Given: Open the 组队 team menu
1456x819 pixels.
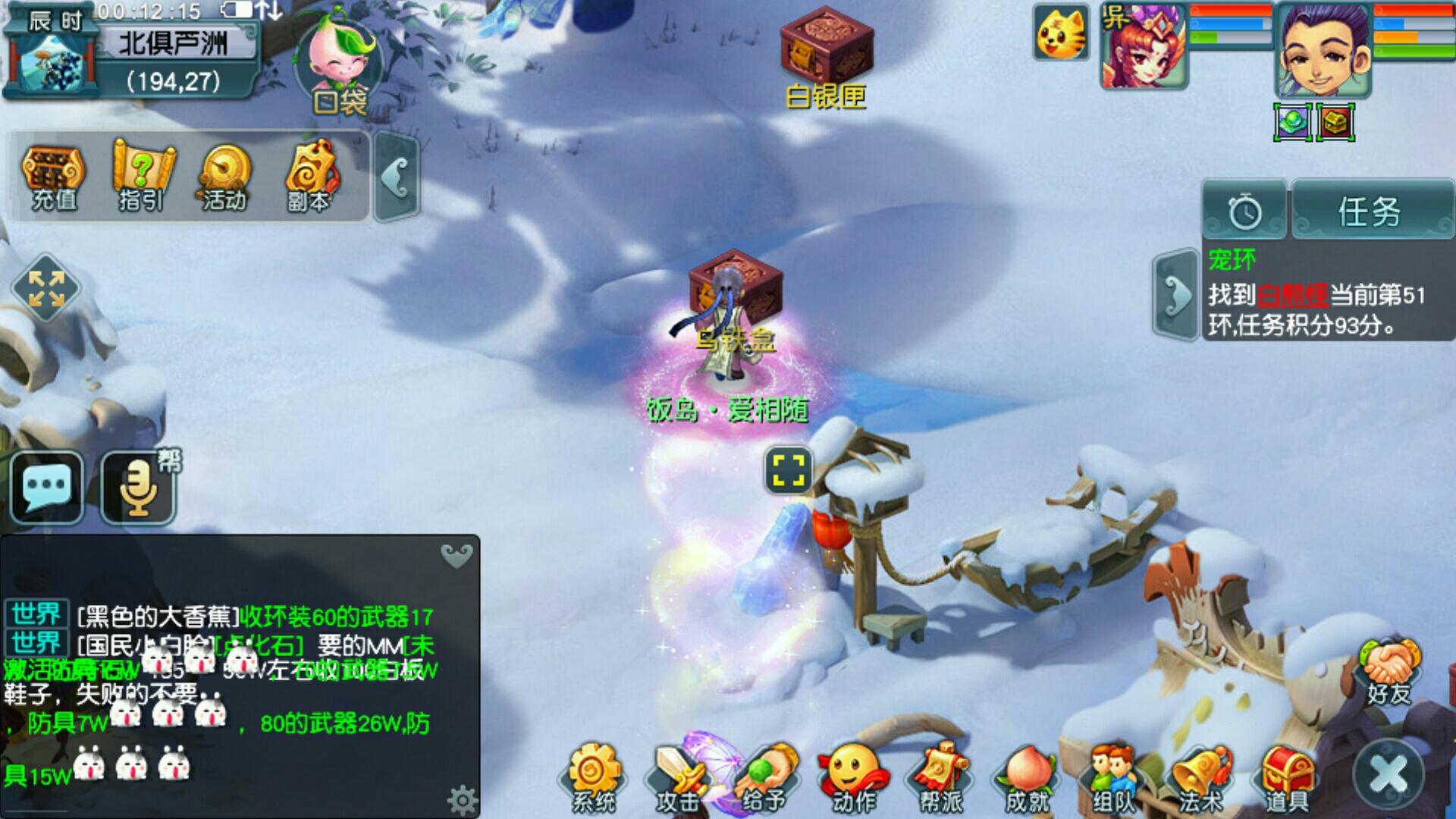Looking at the screenshot, I should (x=1112, y=777).
